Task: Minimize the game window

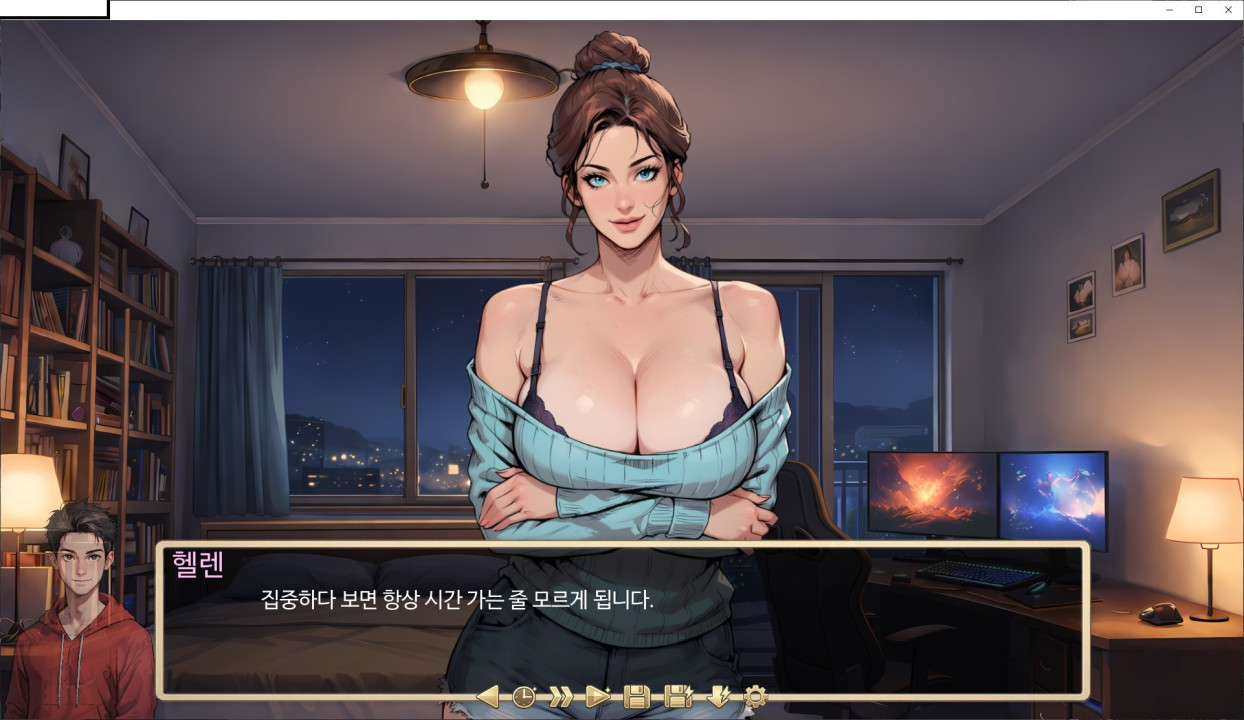Action: coord(1170,10)
